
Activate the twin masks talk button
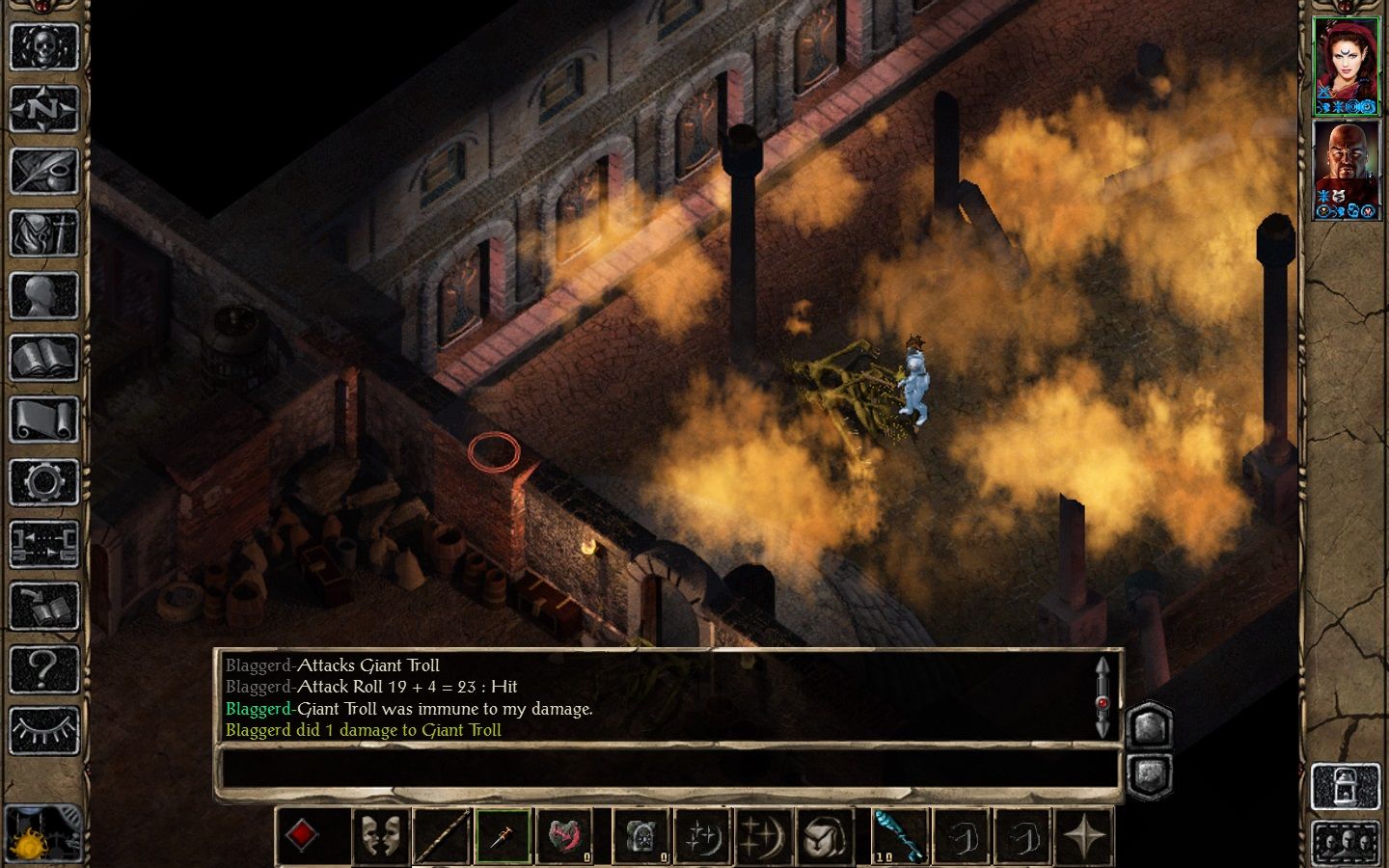[379, 835]
